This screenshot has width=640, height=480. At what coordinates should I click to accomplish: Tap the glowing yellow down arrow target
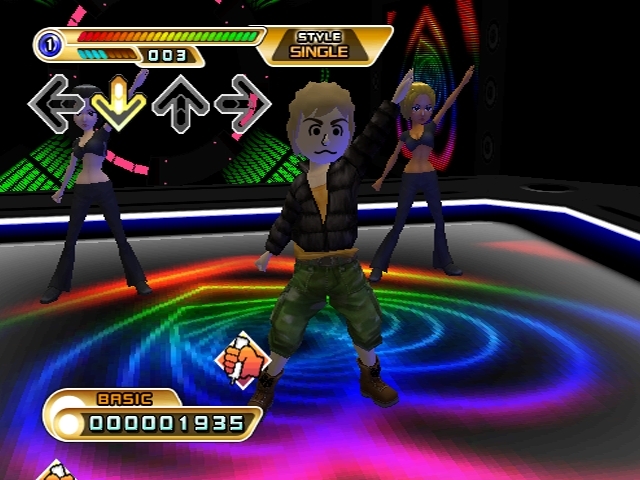point(119,102)
